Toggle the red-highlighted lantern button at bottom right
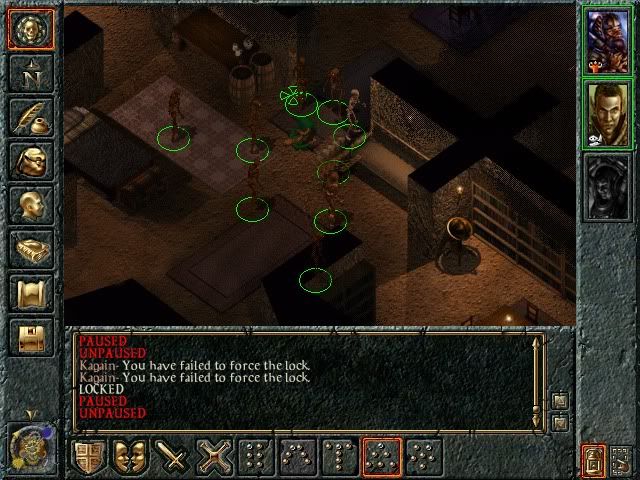 click(594, 459)
